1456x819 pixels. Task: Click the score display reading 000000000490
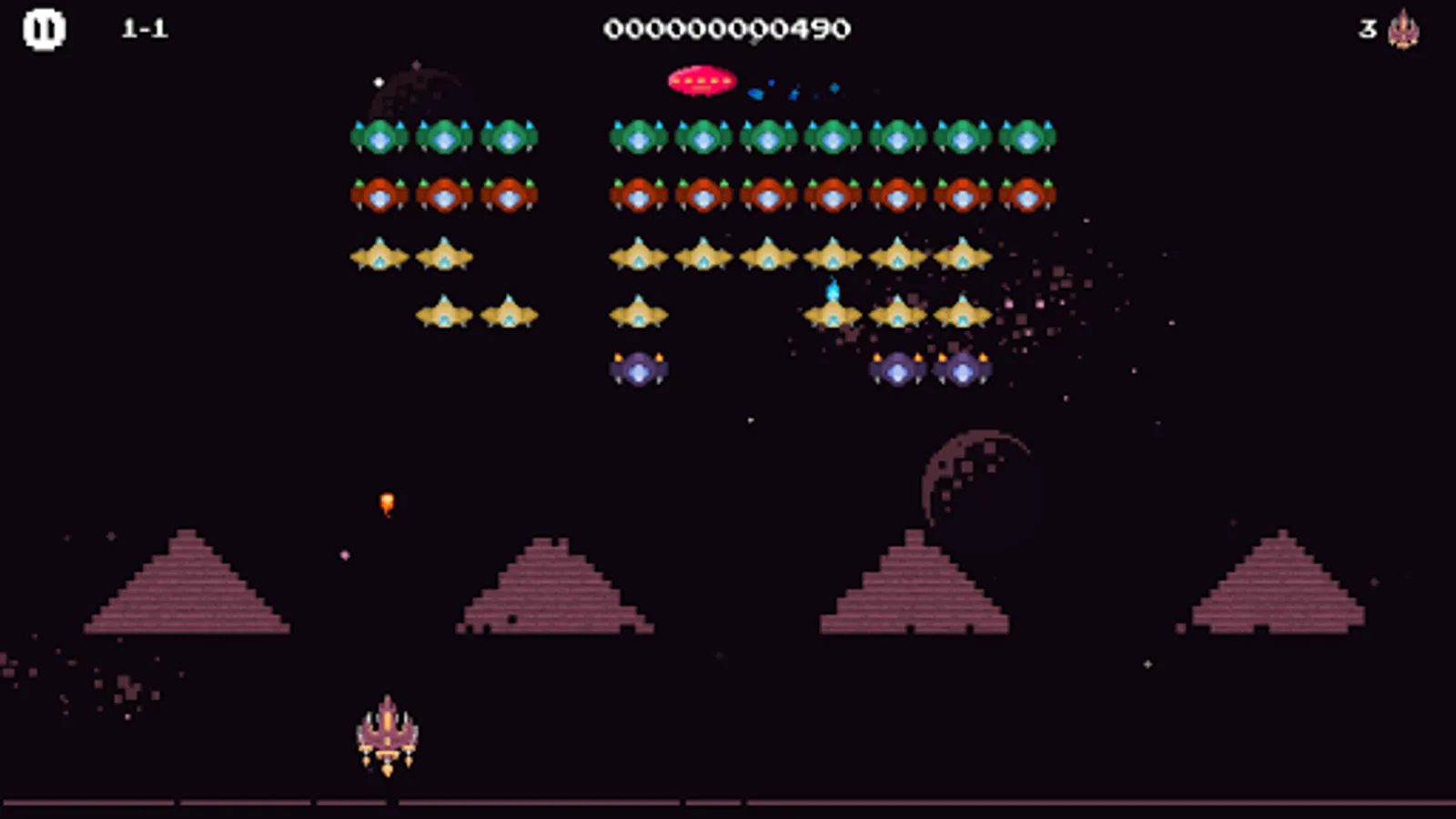(728, 28)
